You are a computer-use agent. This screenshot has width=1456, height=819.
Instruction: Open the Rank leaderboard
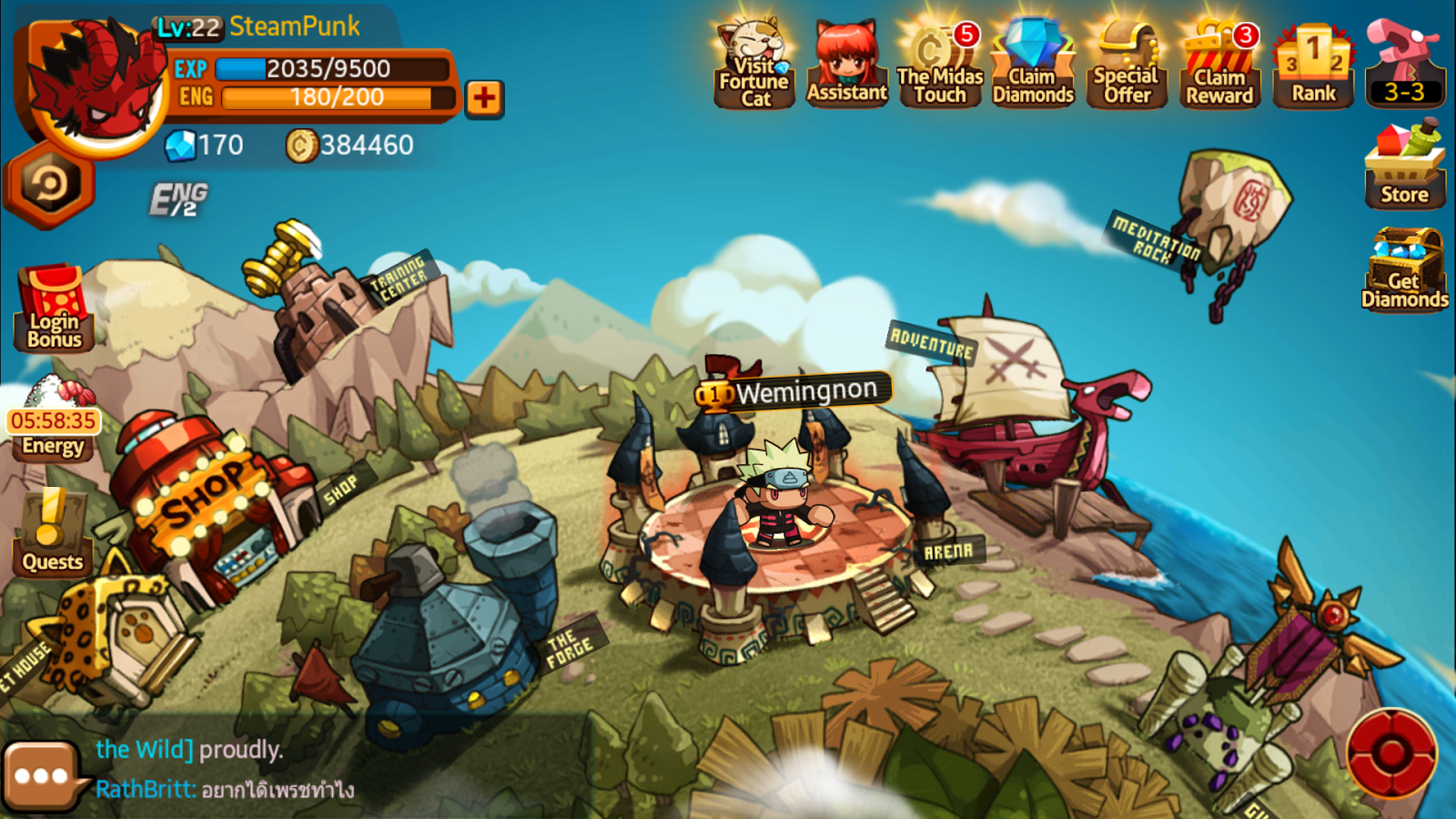[x=1313, y=59]
